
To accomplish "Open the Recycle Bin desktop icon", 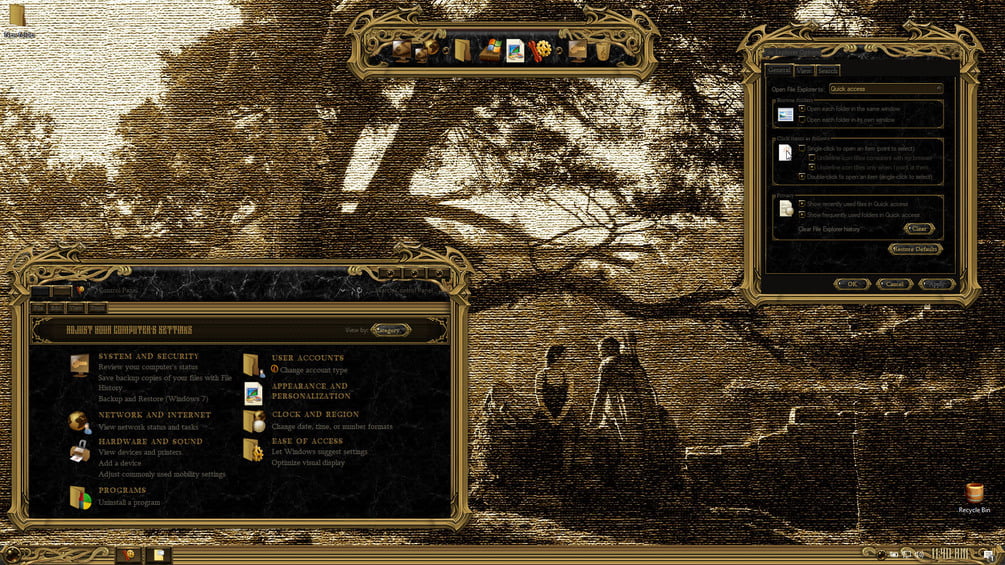I will point(974,495).
